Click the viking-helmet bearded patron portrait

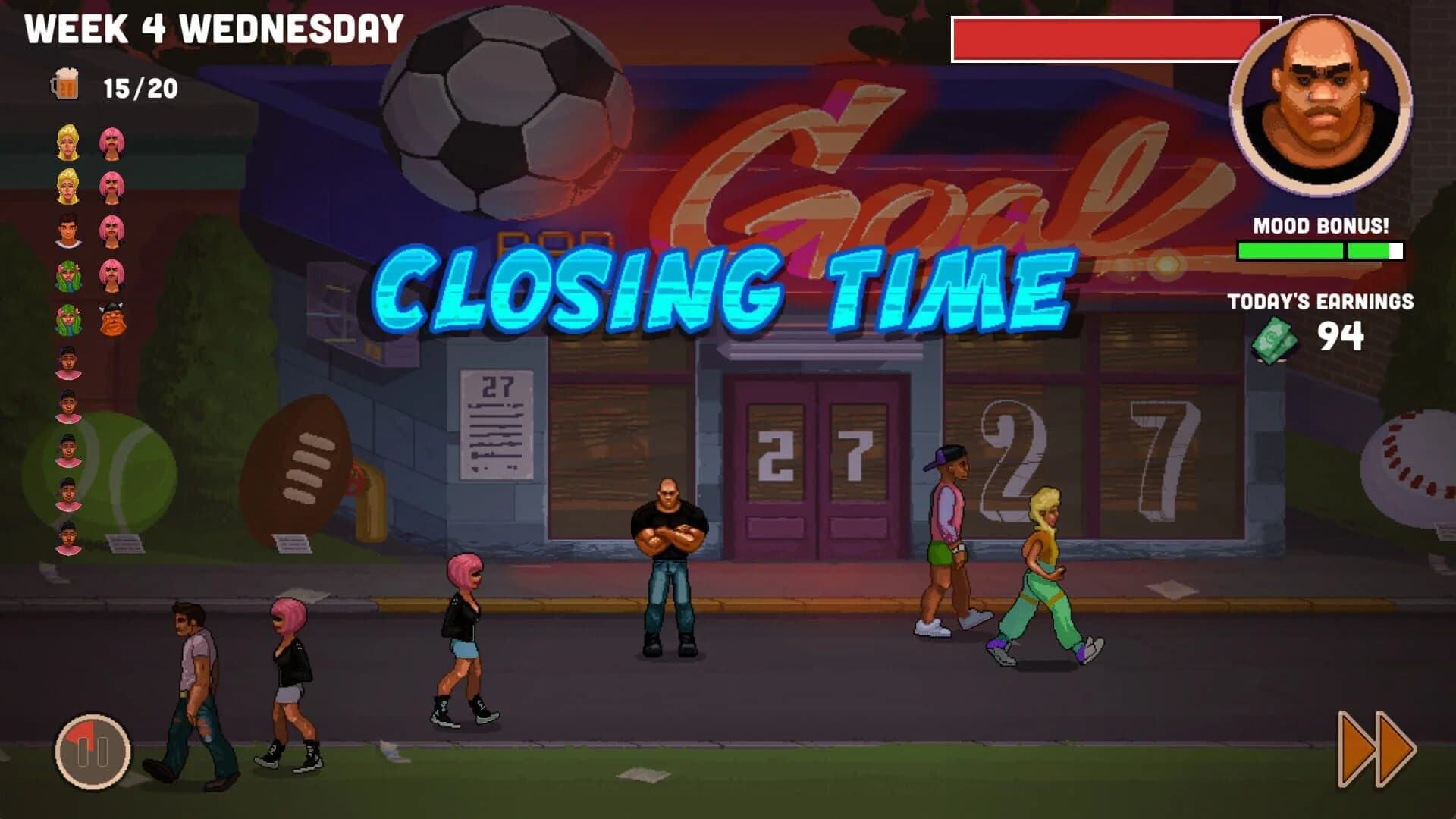111,319
